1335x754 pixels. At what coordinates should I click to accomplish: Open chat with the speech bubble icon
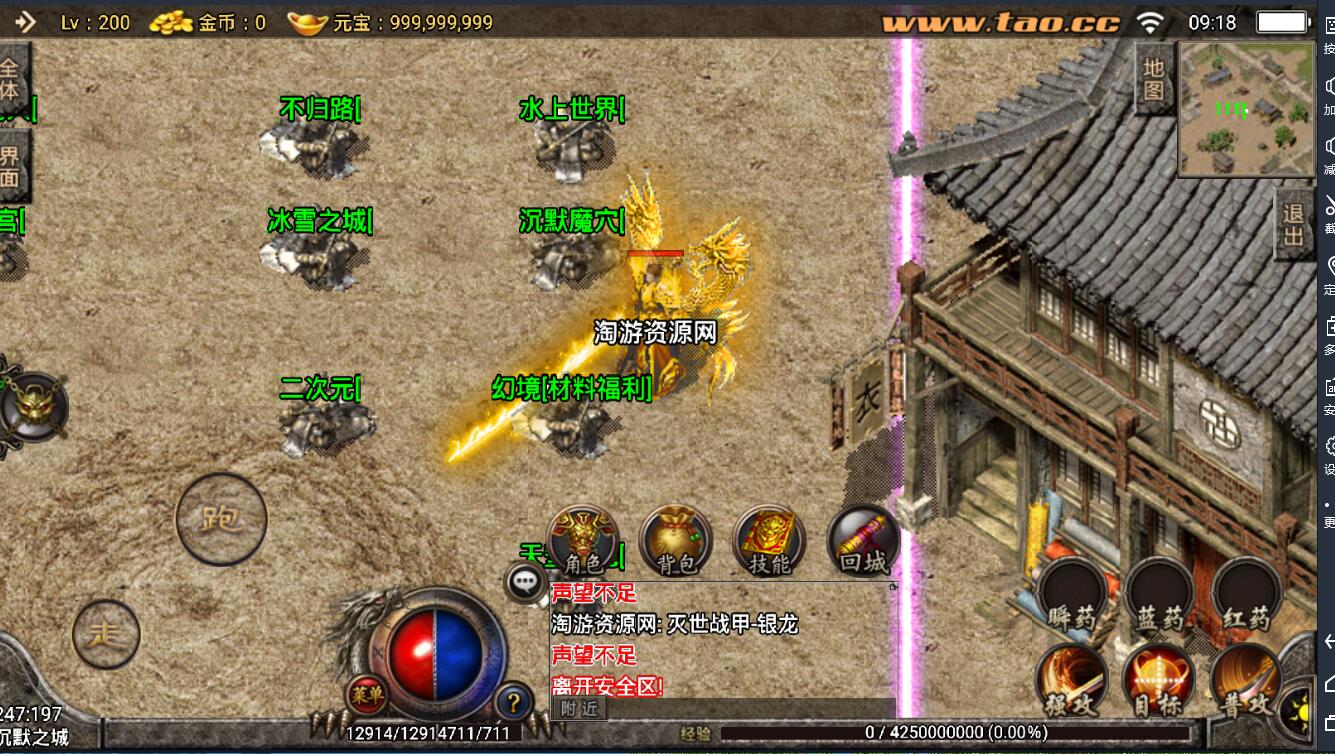(x=525, y=582)
